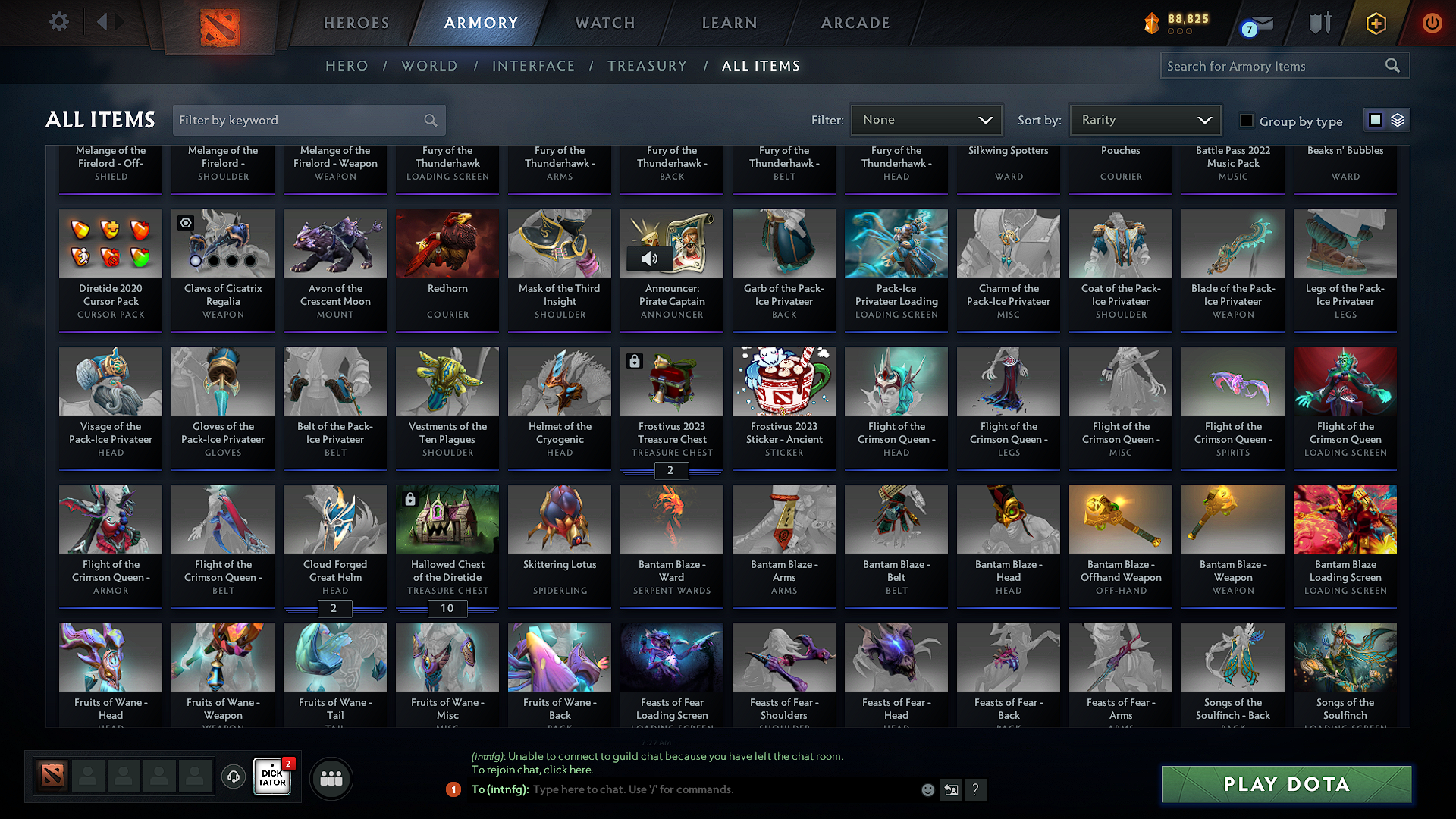Image resolution: width=1456 pixels, height=819 pixels.
Task: Open the settings gear menu
Action: point(58,22)
